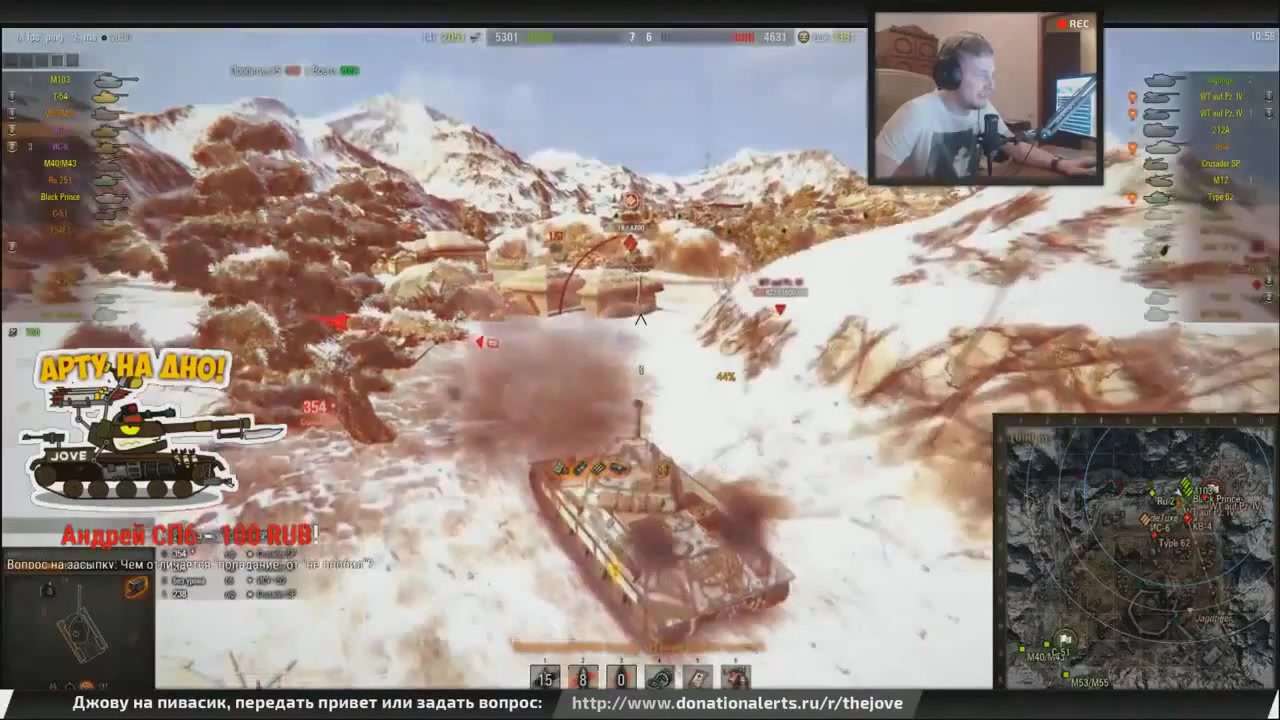The width and height of the screenshot is (1280, 720).
Task: Toggle the fps counter in top-left corner
Action: click(27, 37)
